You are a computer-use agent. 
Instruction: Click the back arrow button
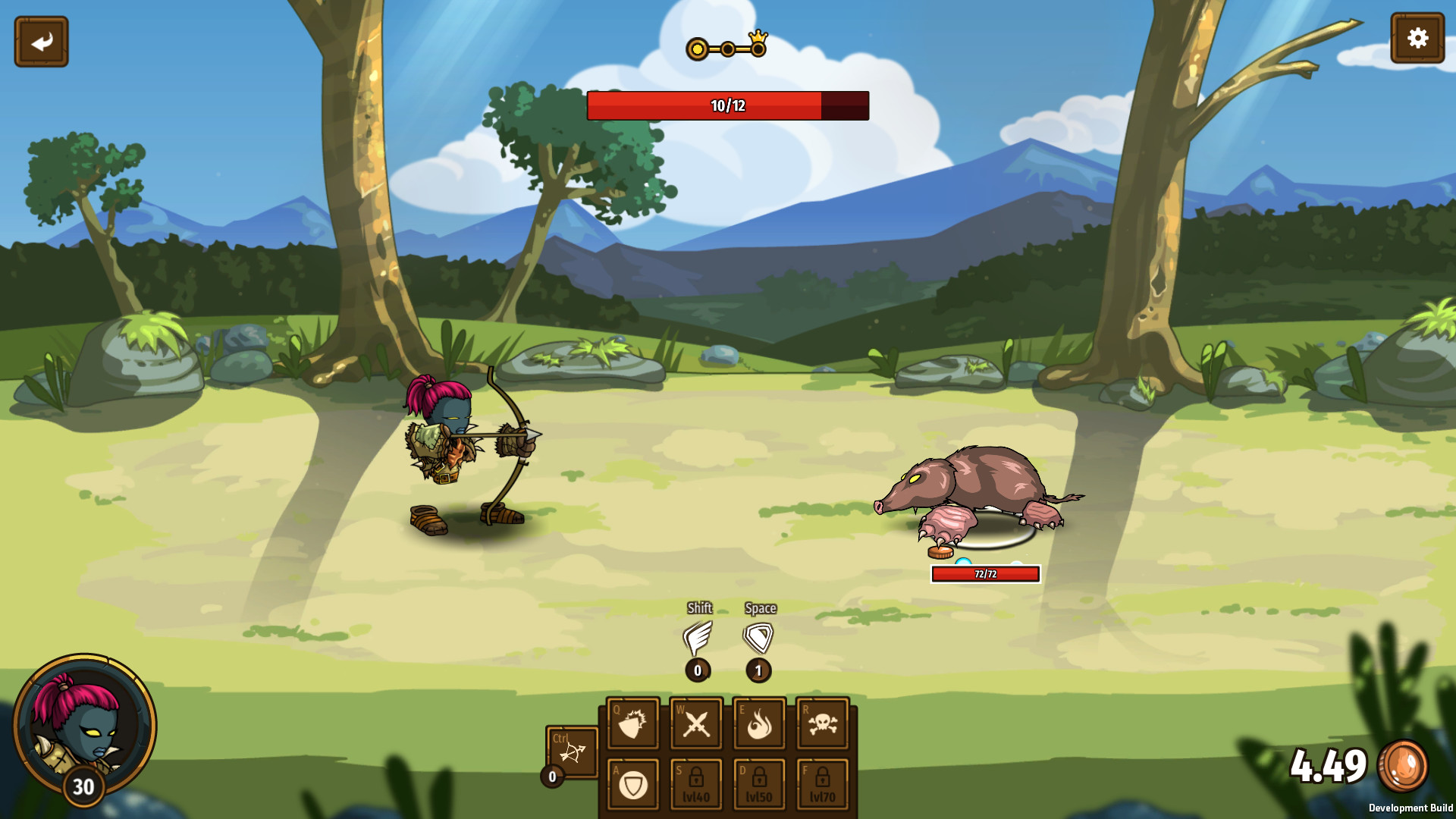click(41, 39)
